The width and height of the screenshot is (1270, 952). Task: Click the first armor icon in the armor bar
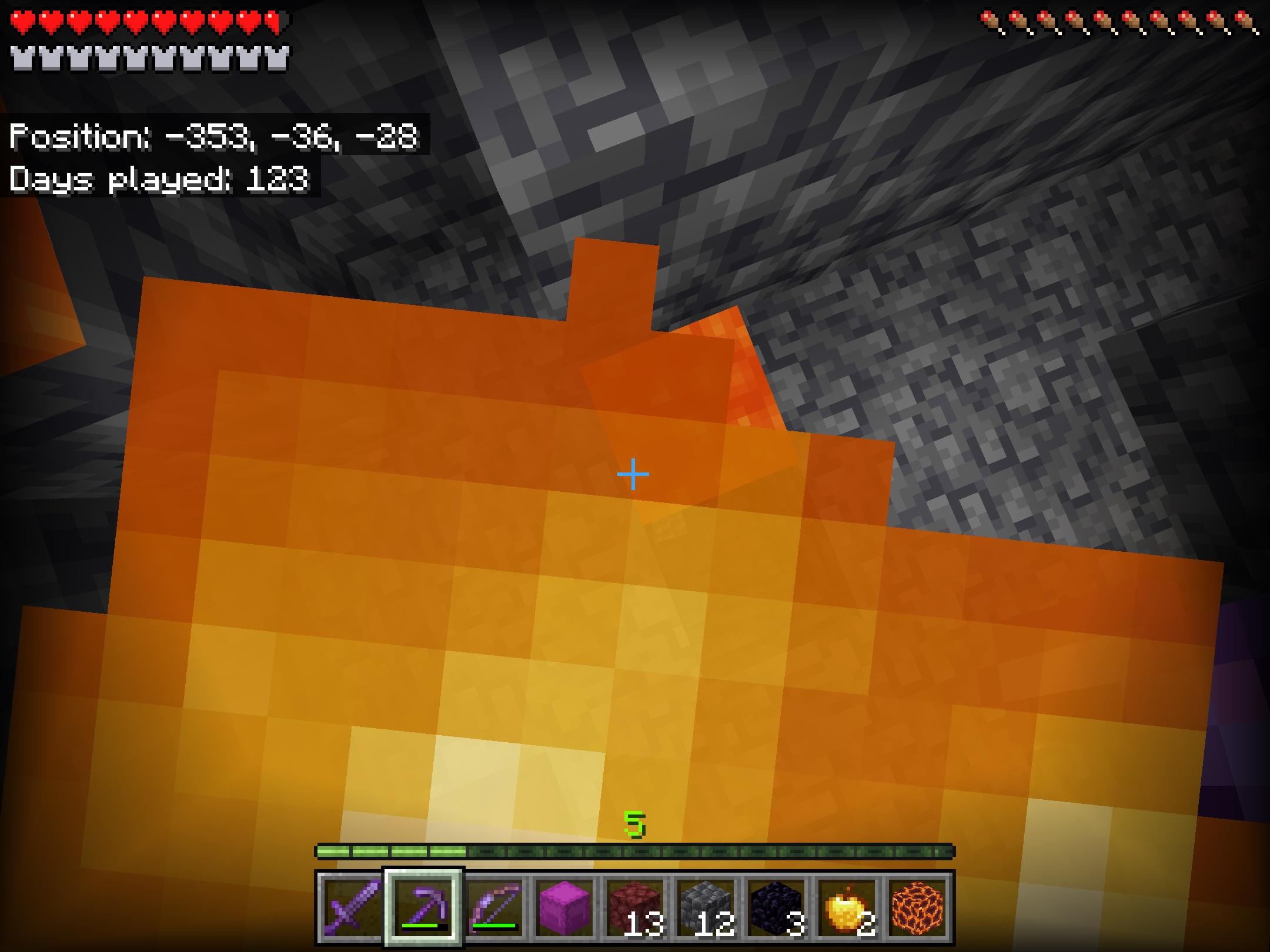[22, 57]
